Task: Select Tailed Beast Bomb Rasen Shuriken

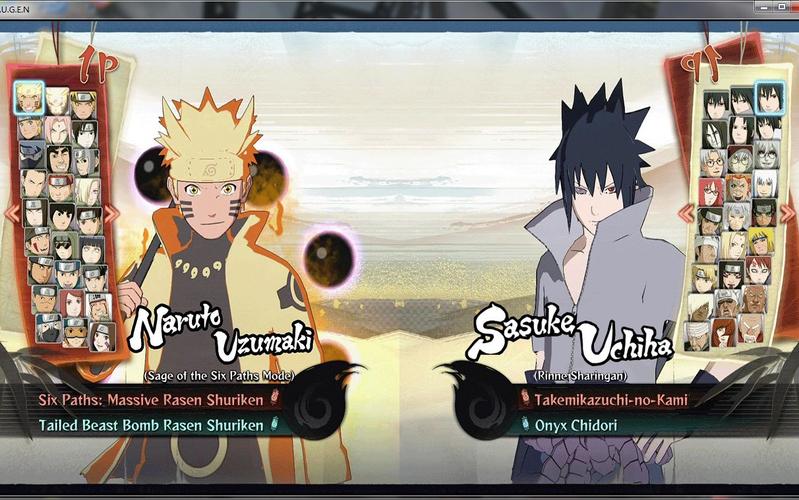Action: (x=151, y=425)
